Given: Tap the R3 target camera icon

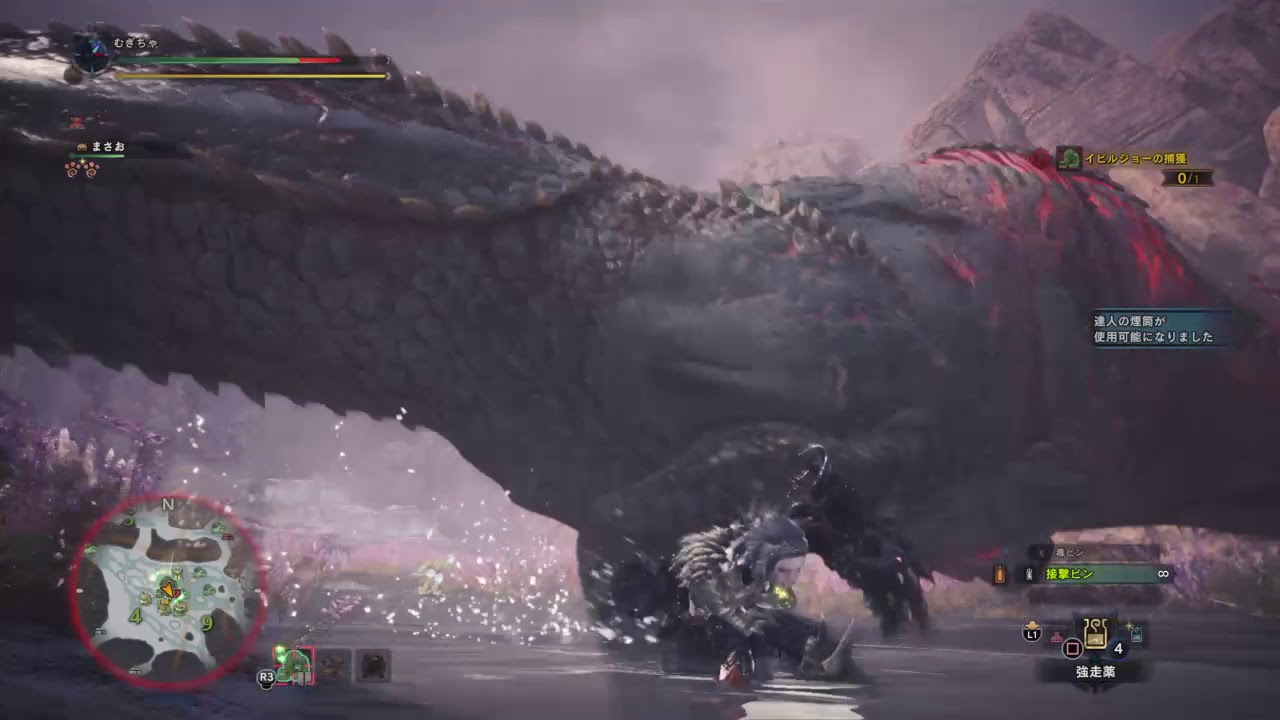Looking at the screenshot, I should [266, 676].
